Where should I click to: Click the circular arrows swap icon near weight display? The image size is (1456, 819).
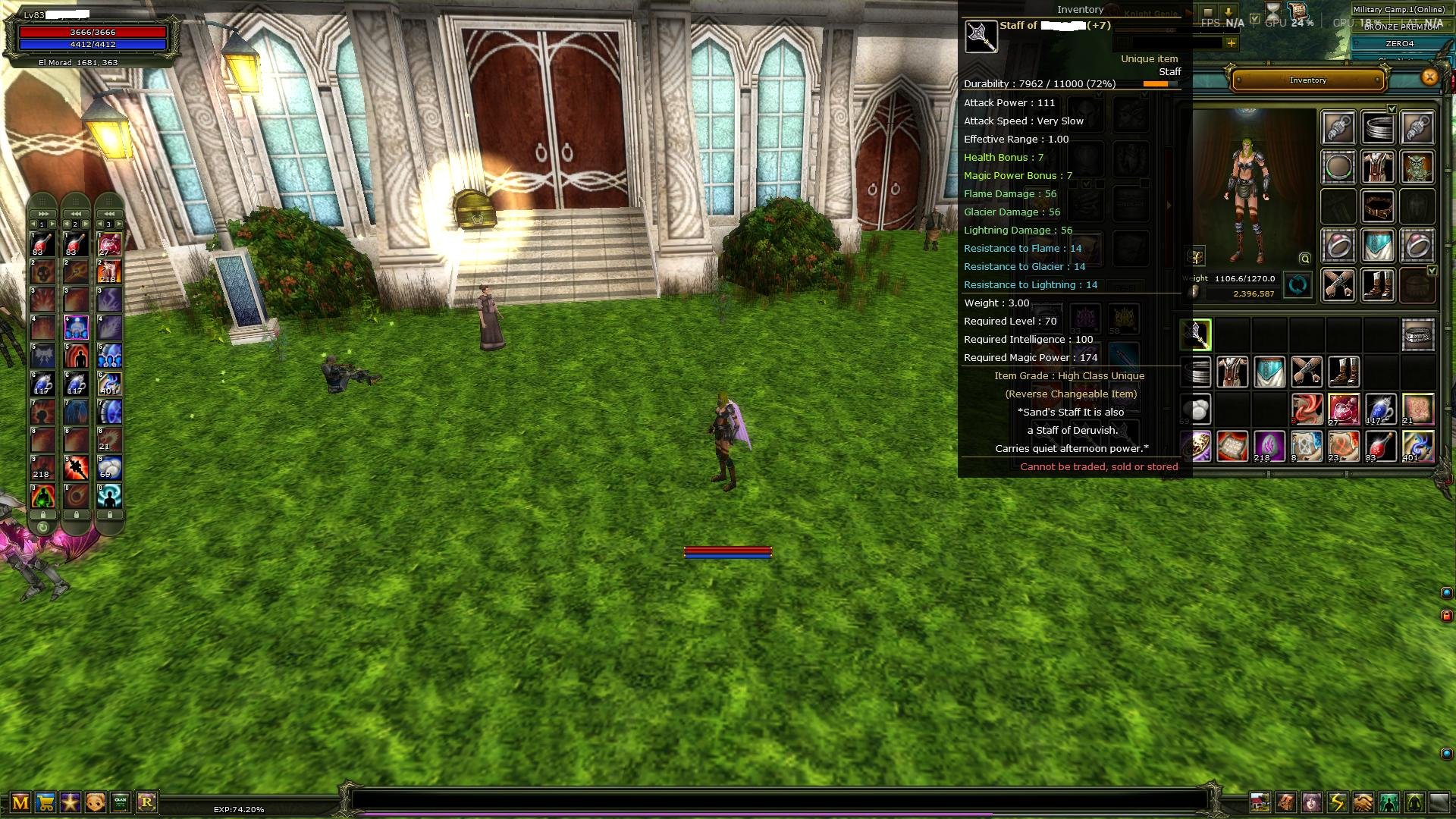click(x=1297, y=285)
